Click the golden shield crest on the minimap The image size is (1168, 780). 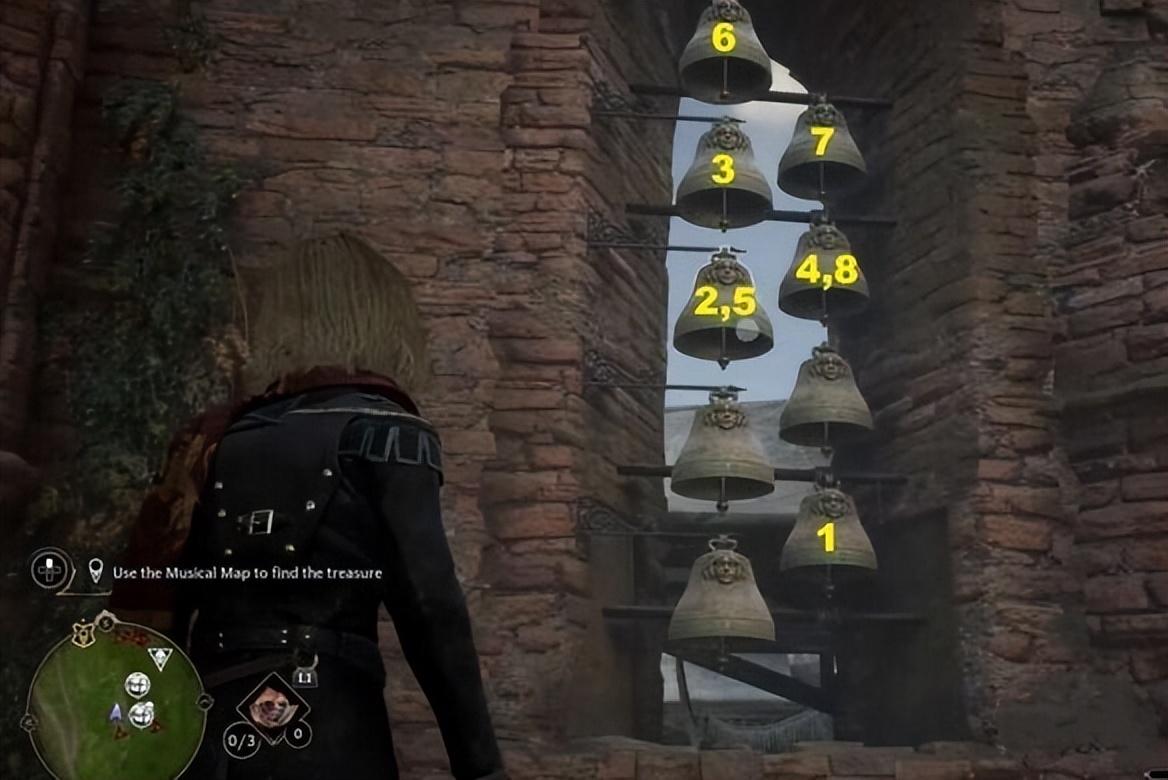(x=84, y=634)
